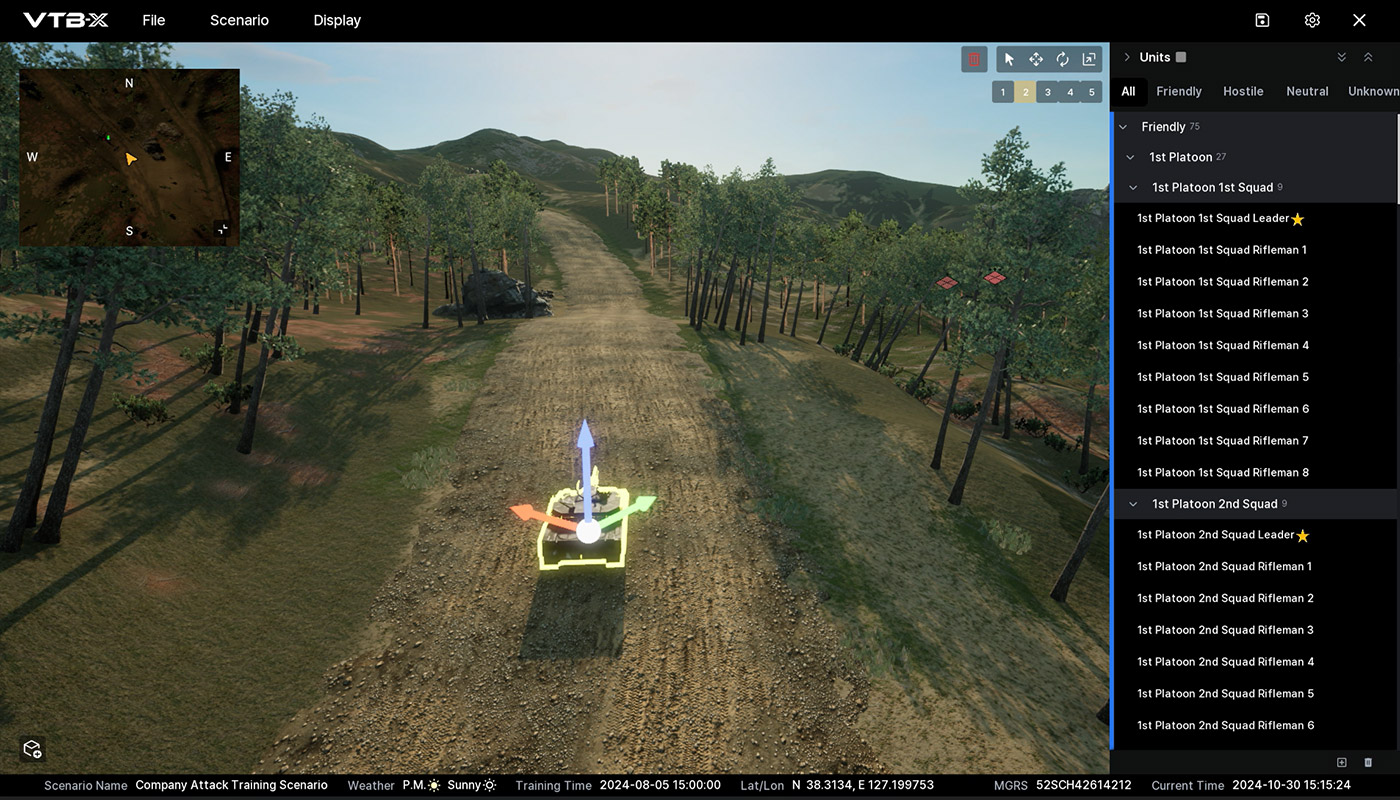The width and height of the screenshot is (1400, 800).
Task: Add a unit with the plus icon
Action: click(1342, 763)
